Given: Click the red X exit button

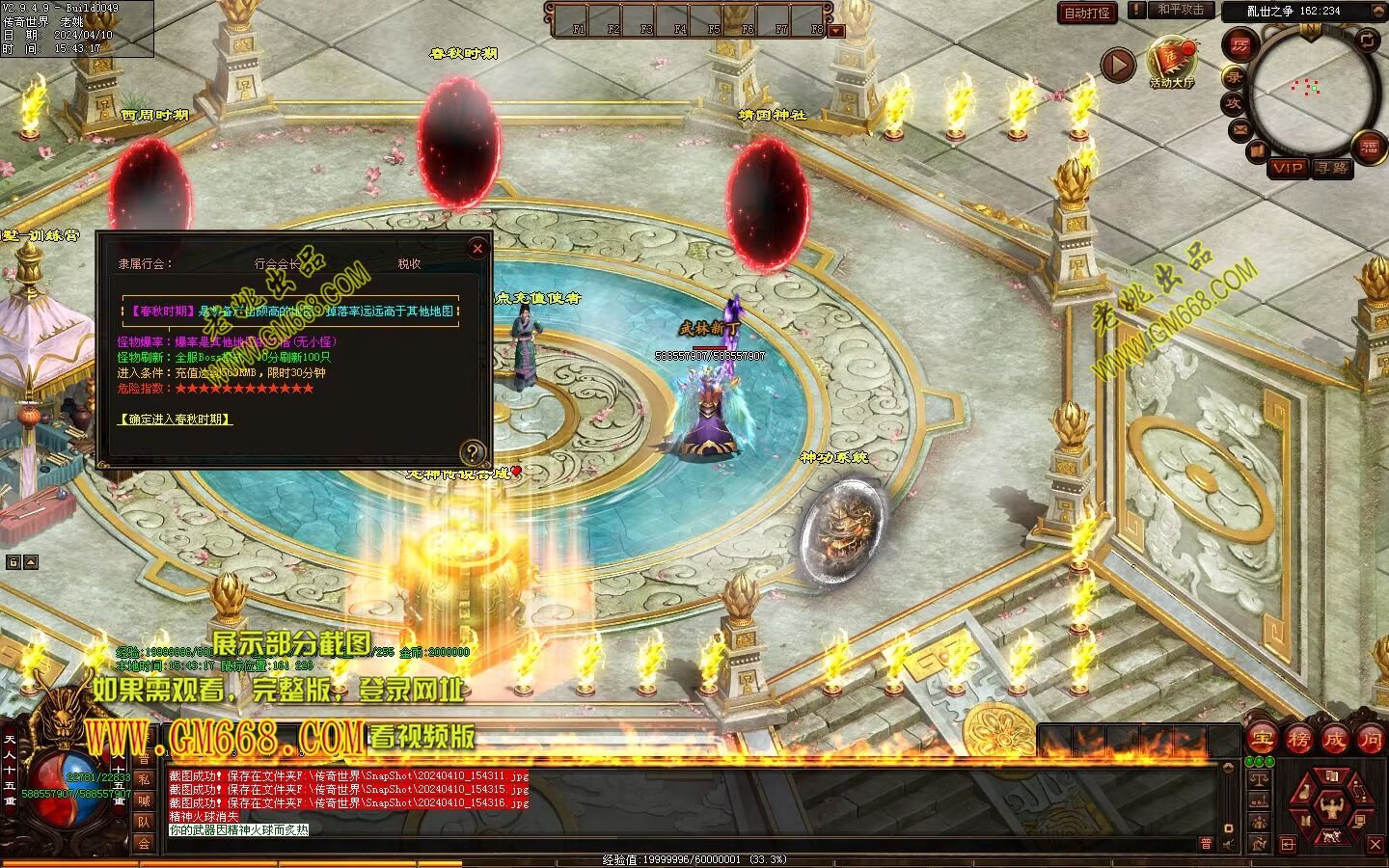Looking at the screenshot, I should (x=1375, y=845).
